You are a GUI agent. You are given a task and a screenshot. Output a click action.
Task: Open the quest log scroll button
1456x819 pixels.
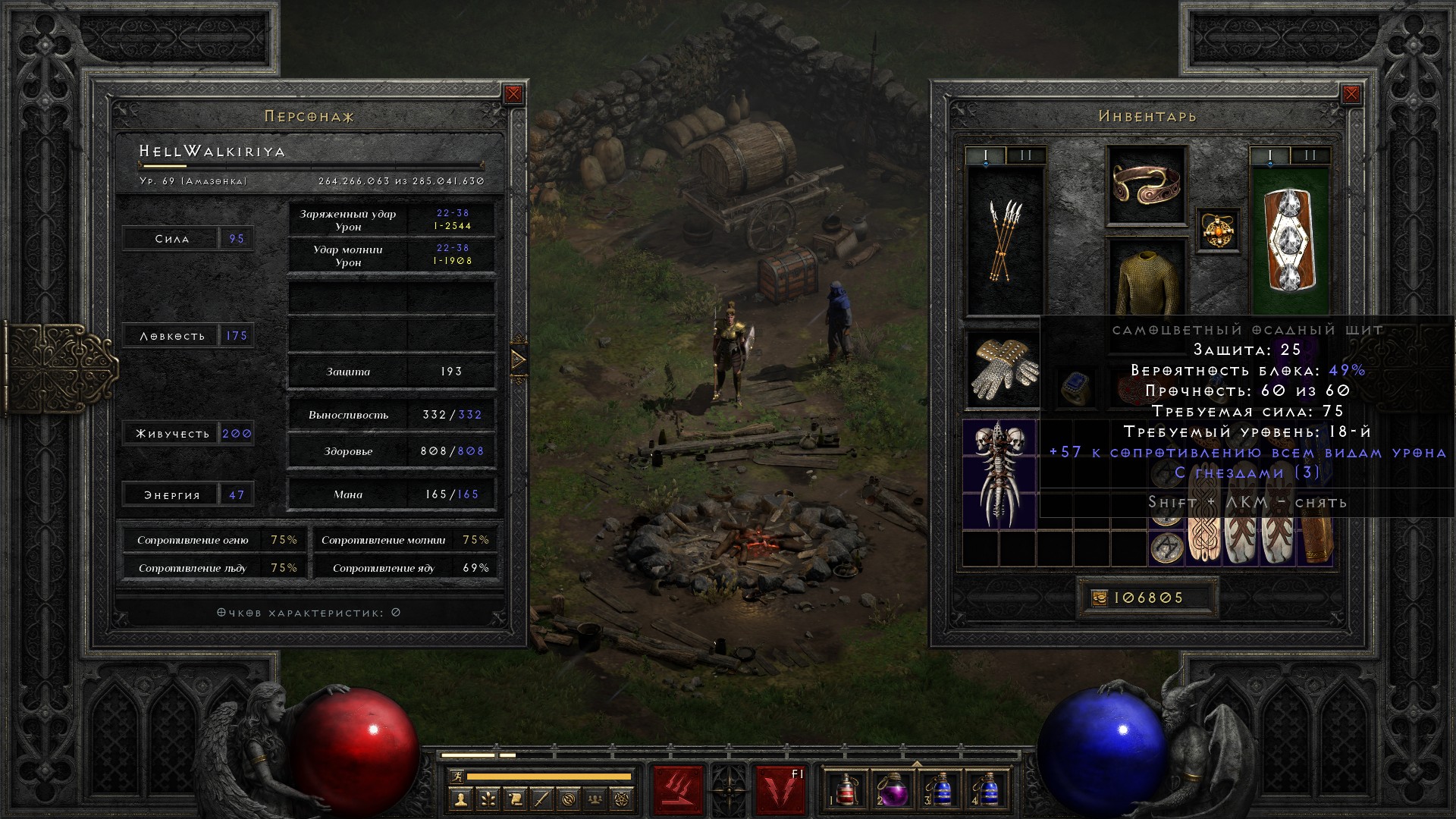515,799
